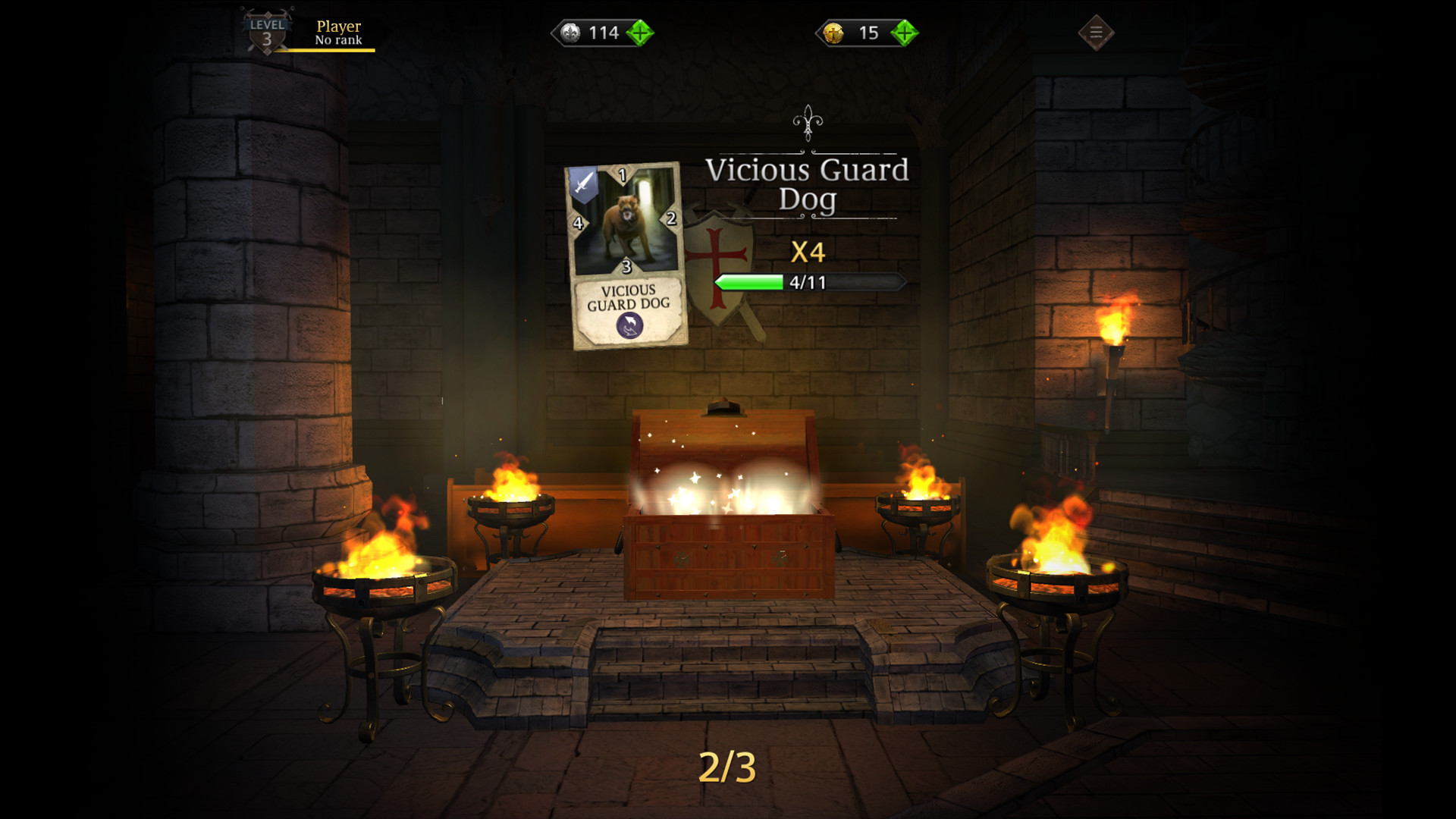
Task: Select the Player name label
Action: (x=339, y=25)
